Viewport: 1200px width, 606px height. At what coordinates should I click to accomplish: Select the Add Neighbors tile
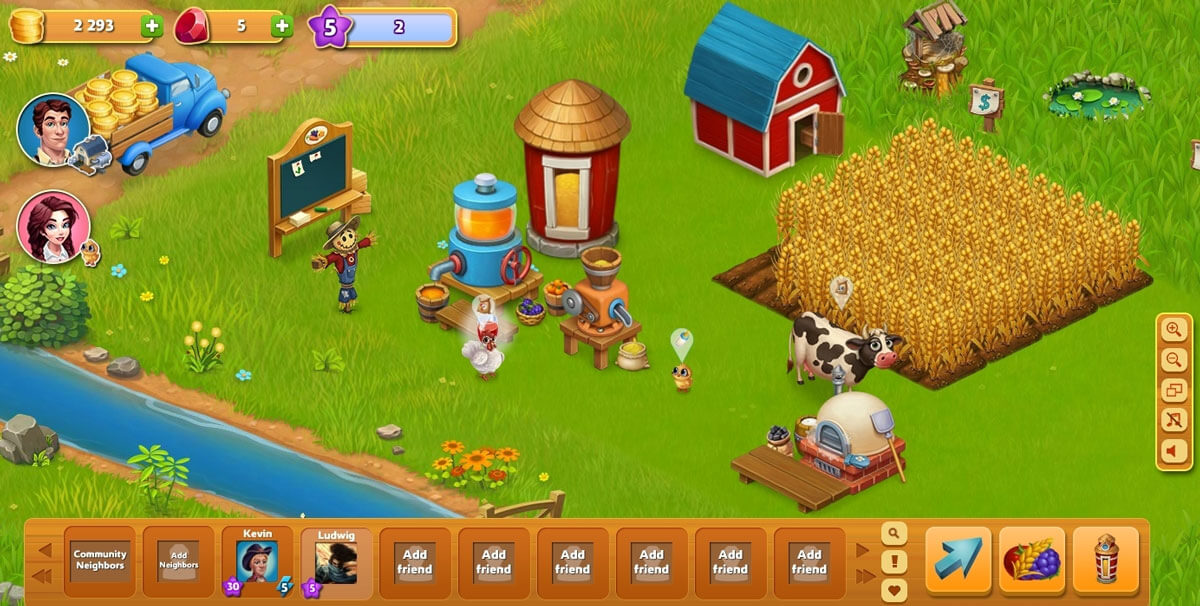coord(178,561)
